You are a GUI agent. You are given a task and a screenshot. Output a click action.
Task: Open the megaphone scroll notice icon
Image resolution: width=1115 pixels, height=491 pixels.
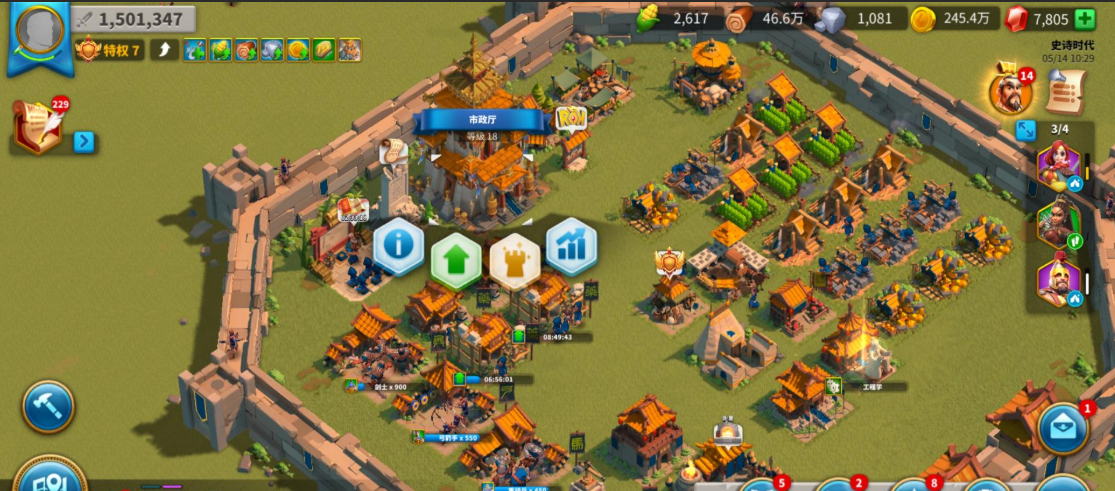pos(1066,92)
